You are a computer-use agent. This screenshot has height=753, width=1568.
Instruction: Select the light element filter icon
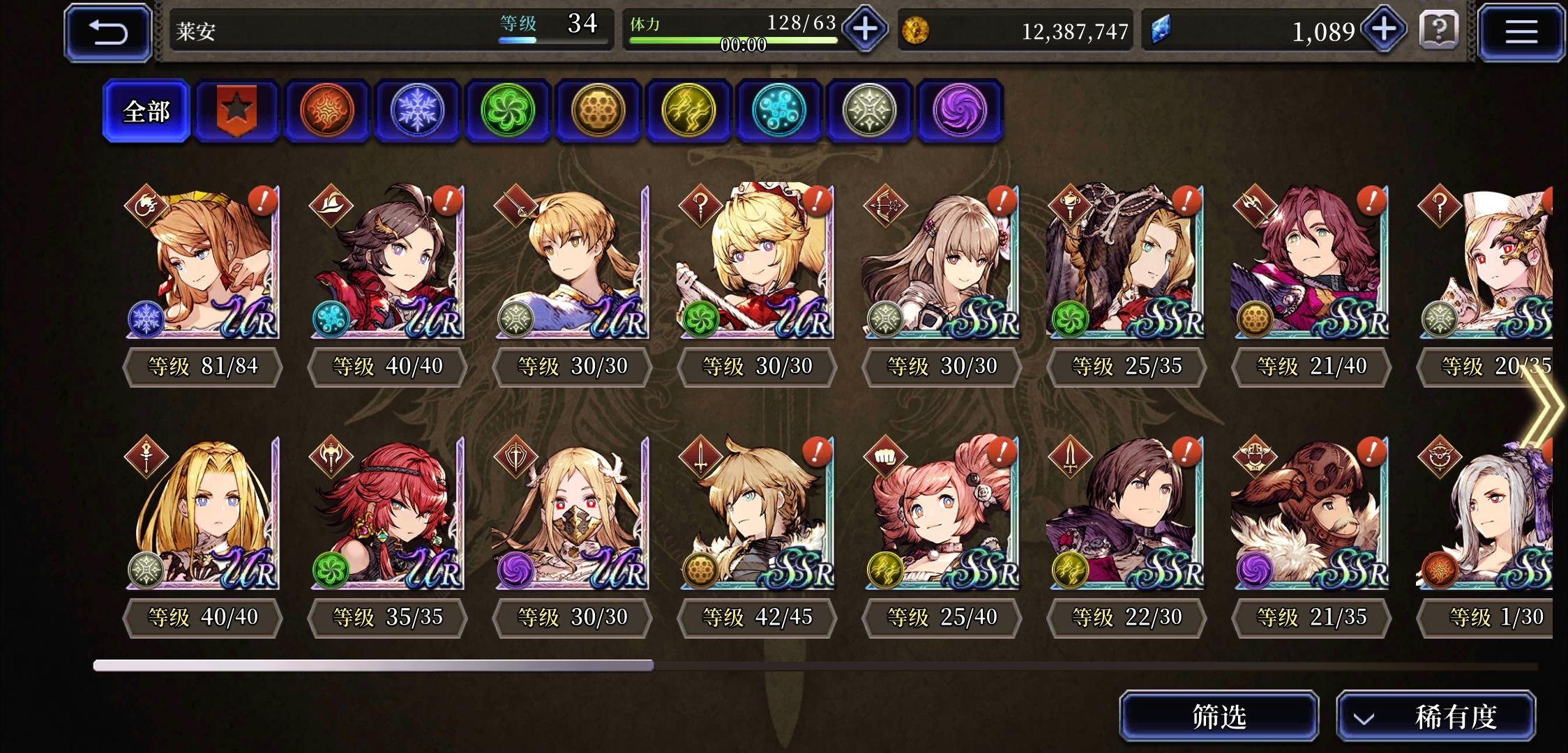pyautogui.click(x=870, y=111)
